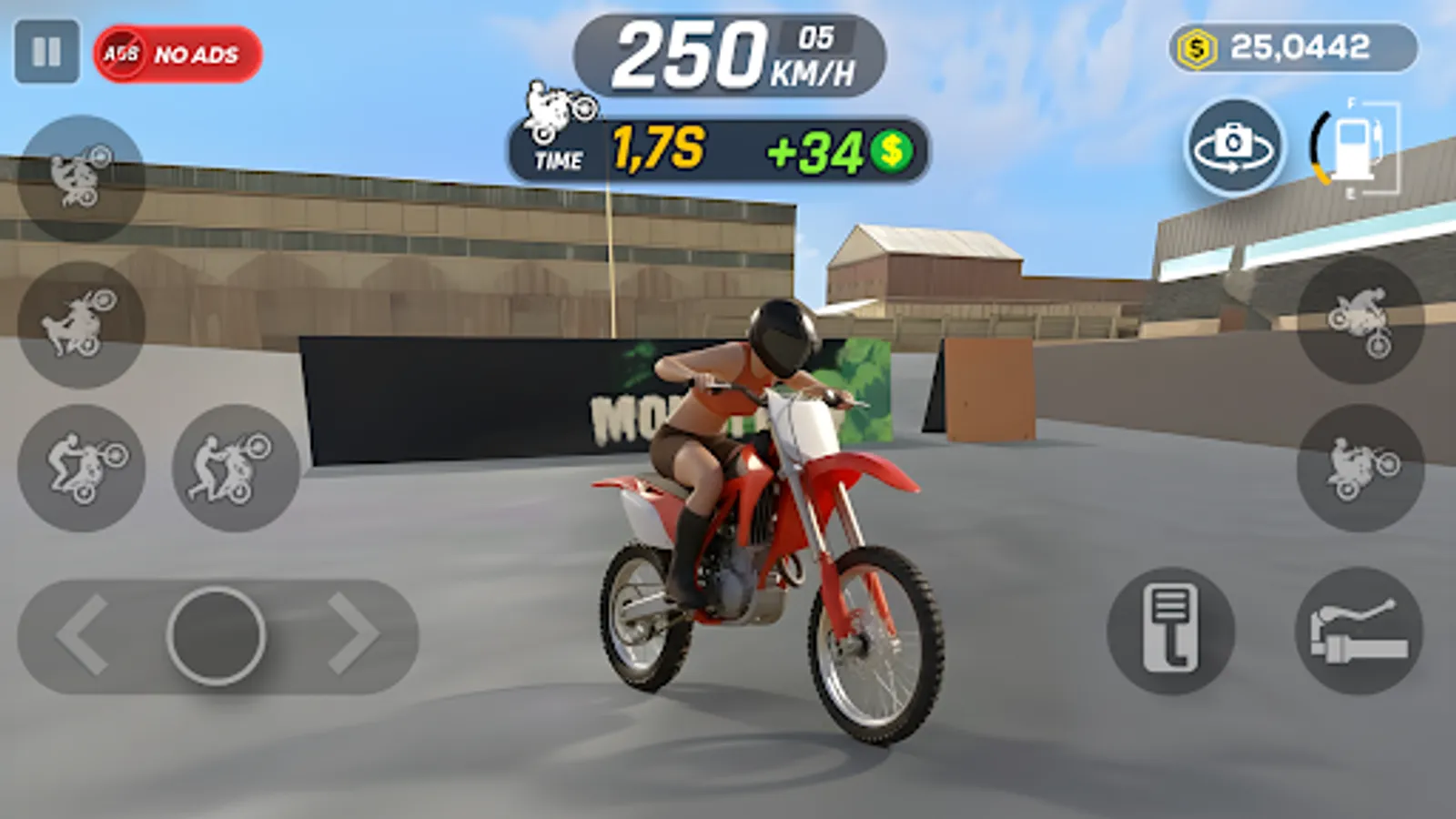The image size is (1456, 819).
Task: Toggle the NO ADS option
Action: [x=177, y=53]
